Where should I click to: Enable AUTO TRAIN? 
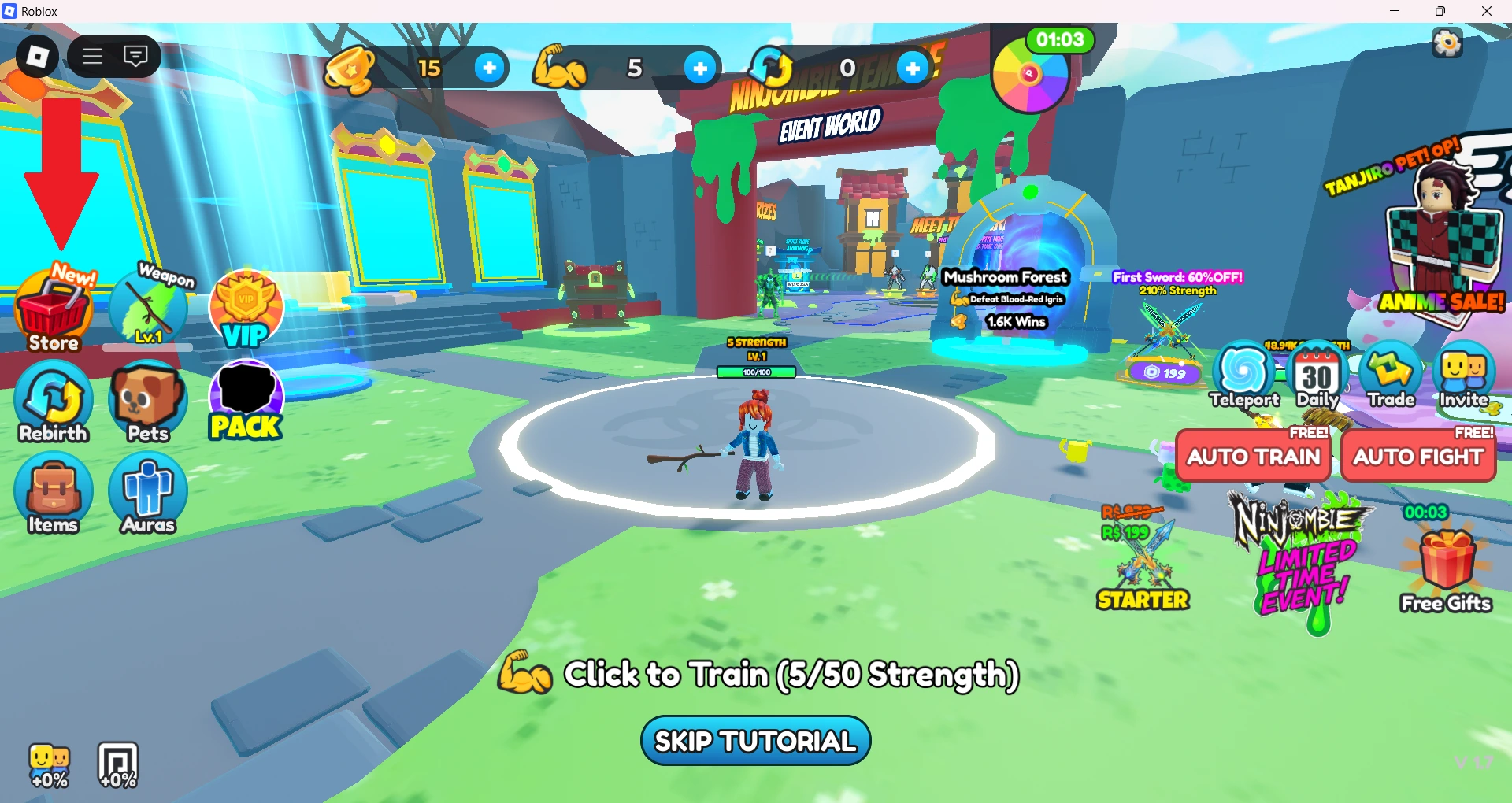tap(1253, 457)
